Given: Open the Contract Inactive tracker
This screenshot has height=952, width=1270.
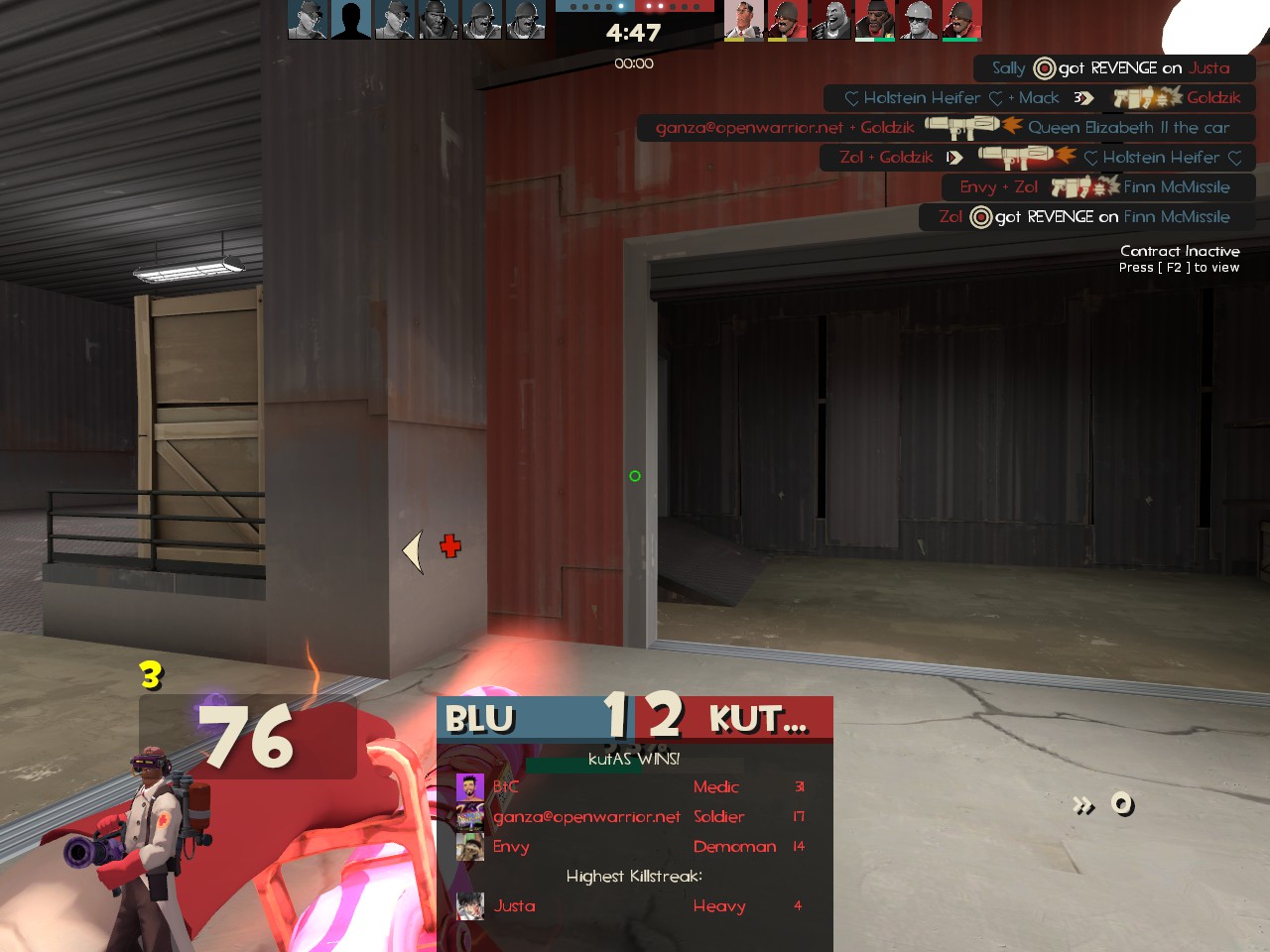Looking at the screenshot, I should tap(1179, 258).
